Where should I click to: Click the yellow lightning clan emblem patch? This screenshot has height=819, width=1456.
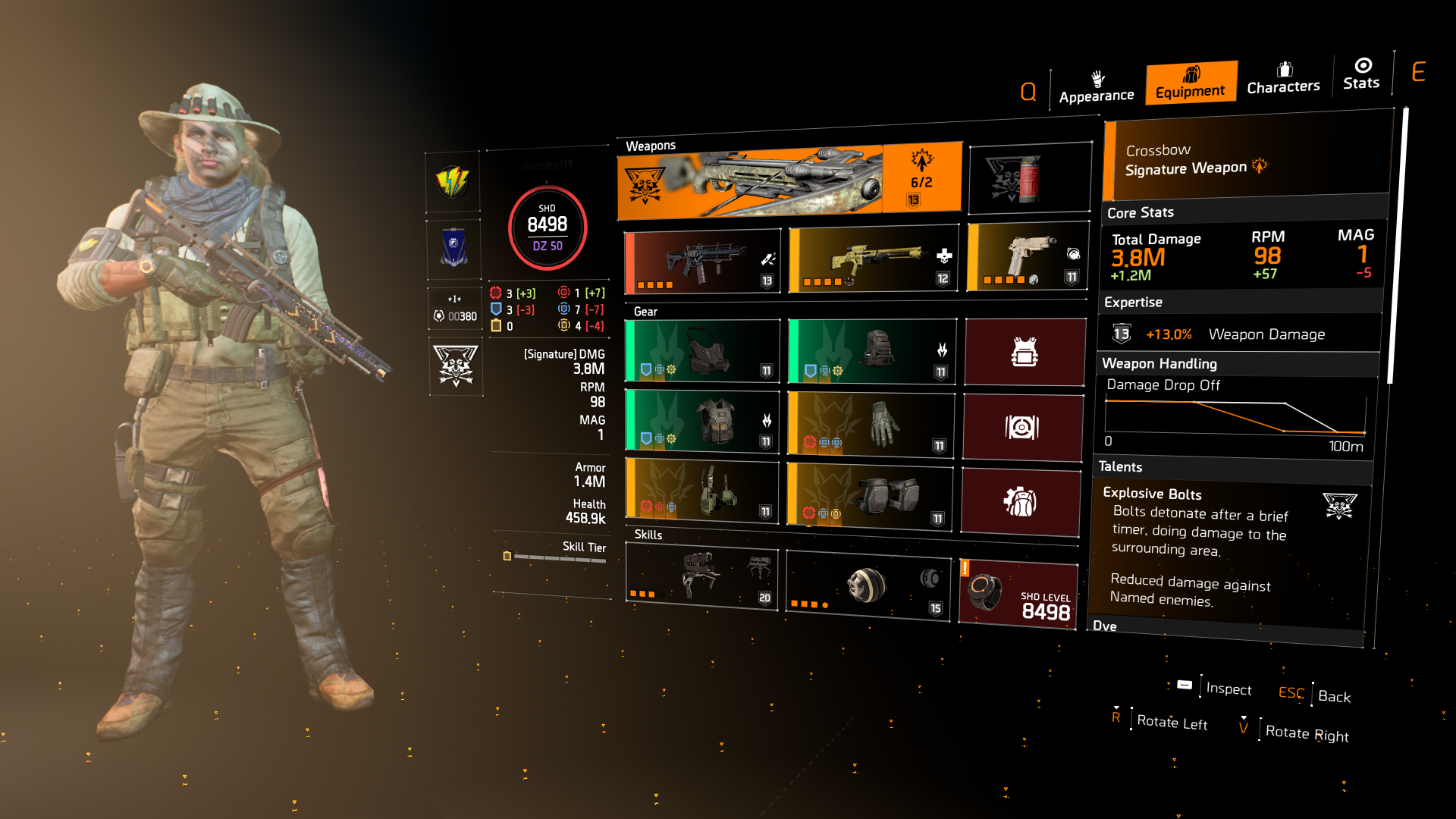click(453, 181)
